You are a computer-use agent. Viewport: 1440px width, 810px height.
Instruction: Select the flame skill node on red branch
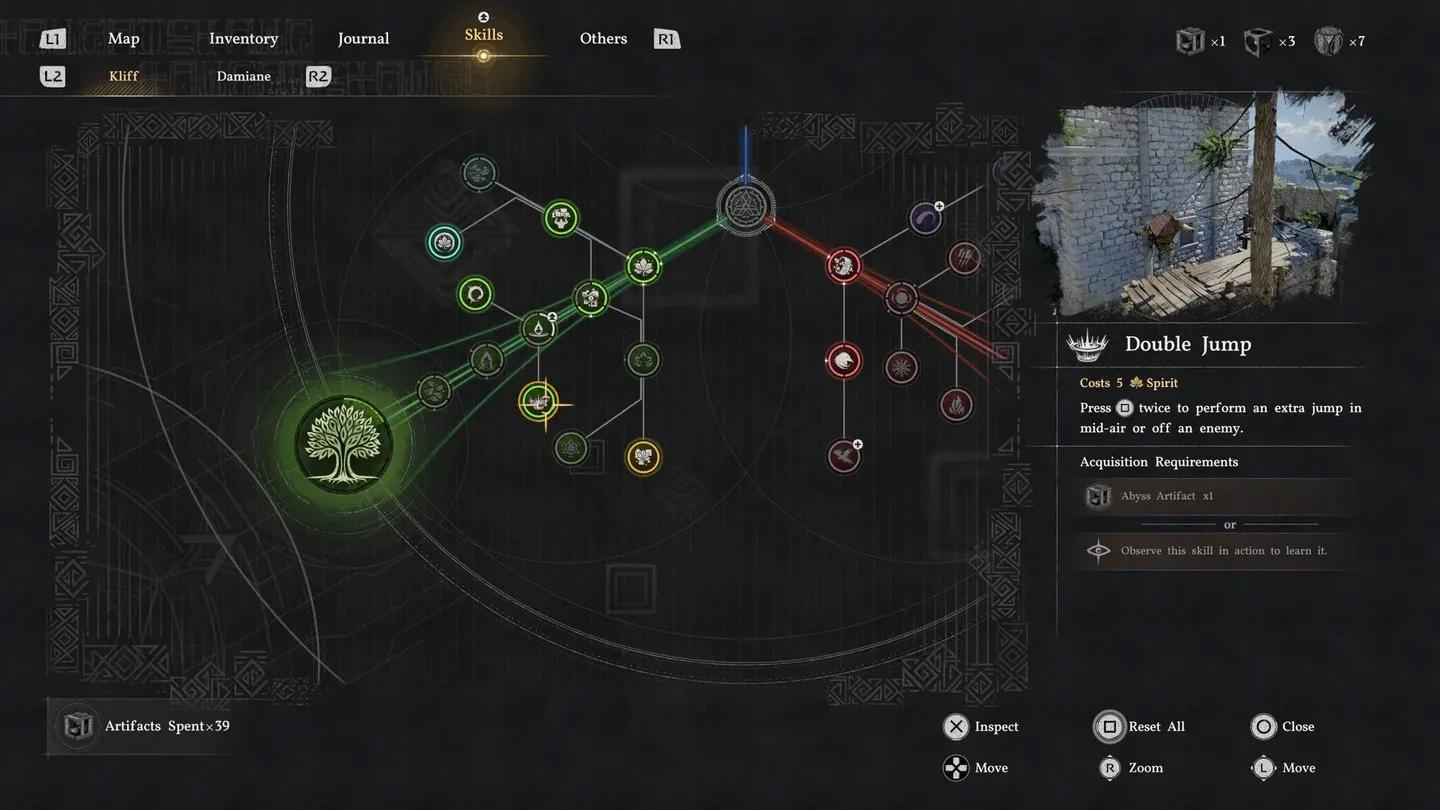[x=956, y=404]
